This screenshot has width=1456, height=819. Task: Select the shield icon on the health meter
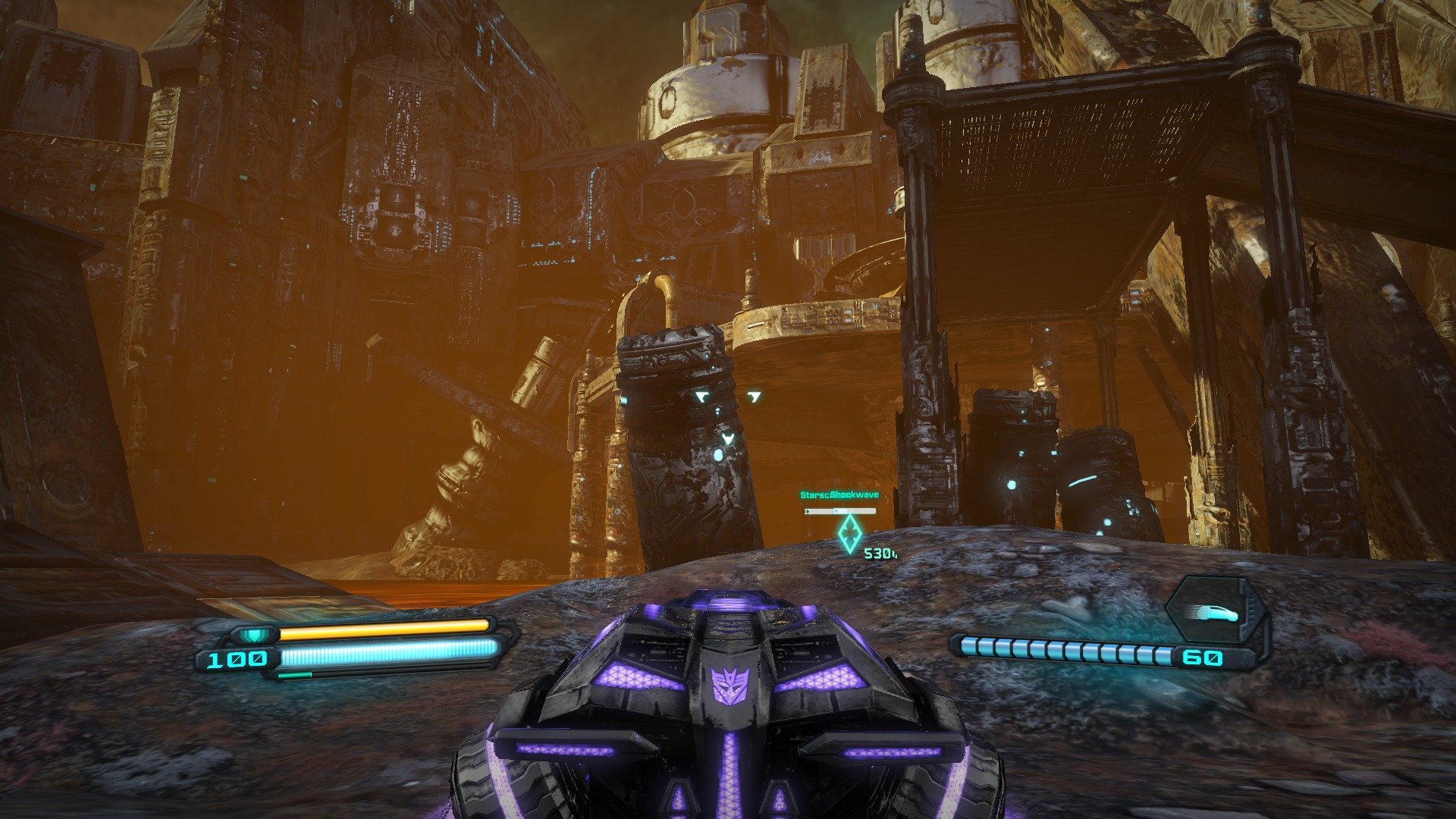click(253, 635)
